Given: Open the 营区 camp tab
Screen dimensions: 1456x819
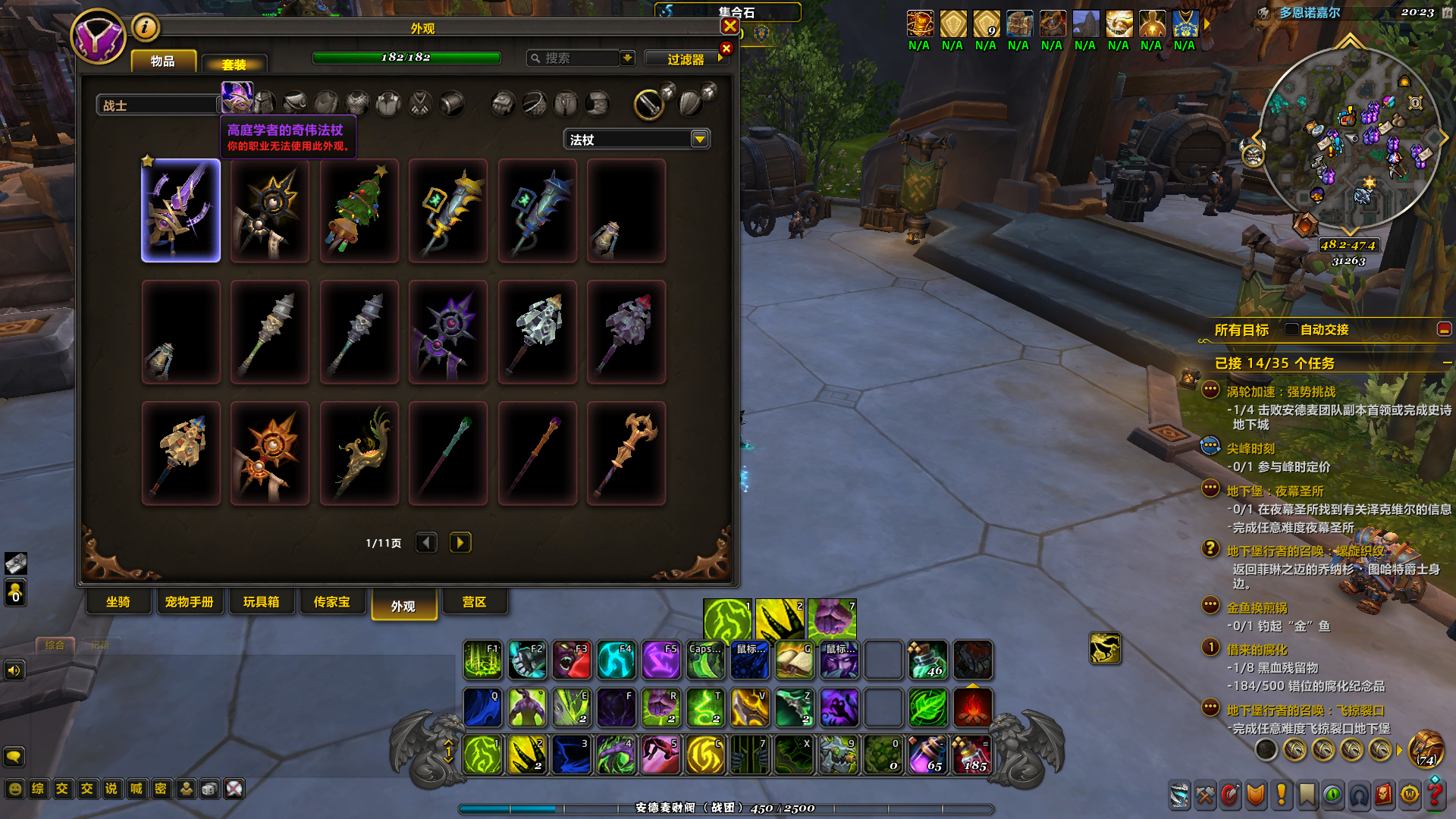Looking at the screenshot, I should pos(474,602).
